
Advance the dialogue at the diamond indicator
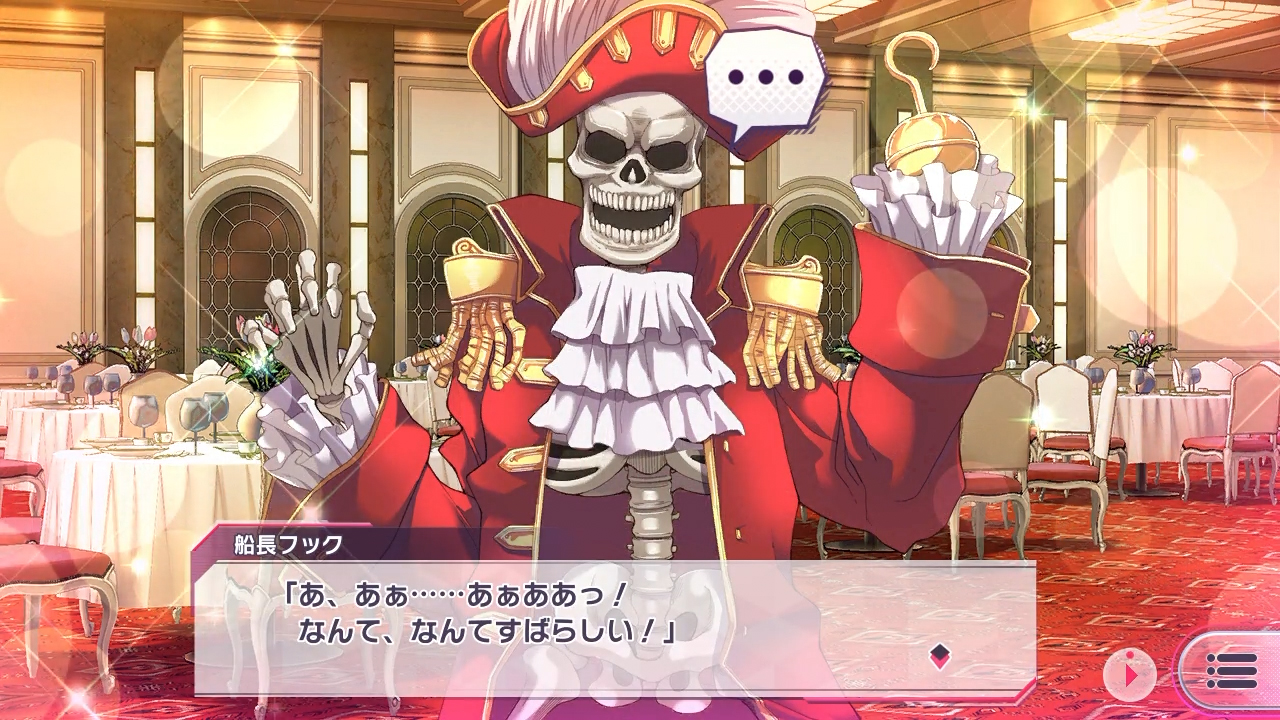[x=939, y=656]
